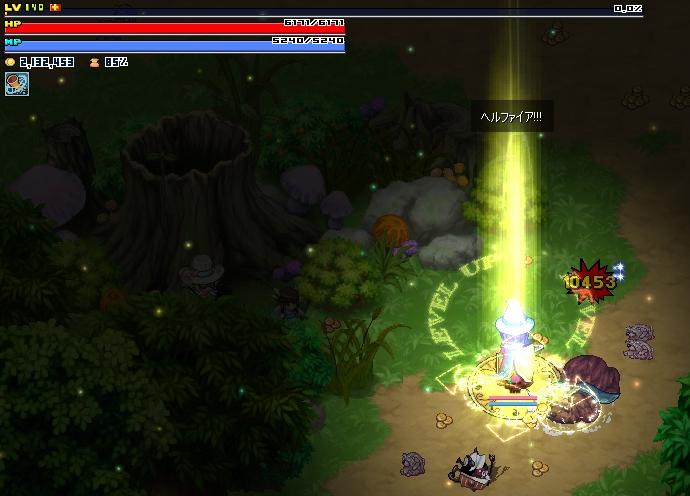Image resolution: width=690 pixels, height=496 pixels.
Task: Click the red plus icon beside the level
Action: [55, 7]
